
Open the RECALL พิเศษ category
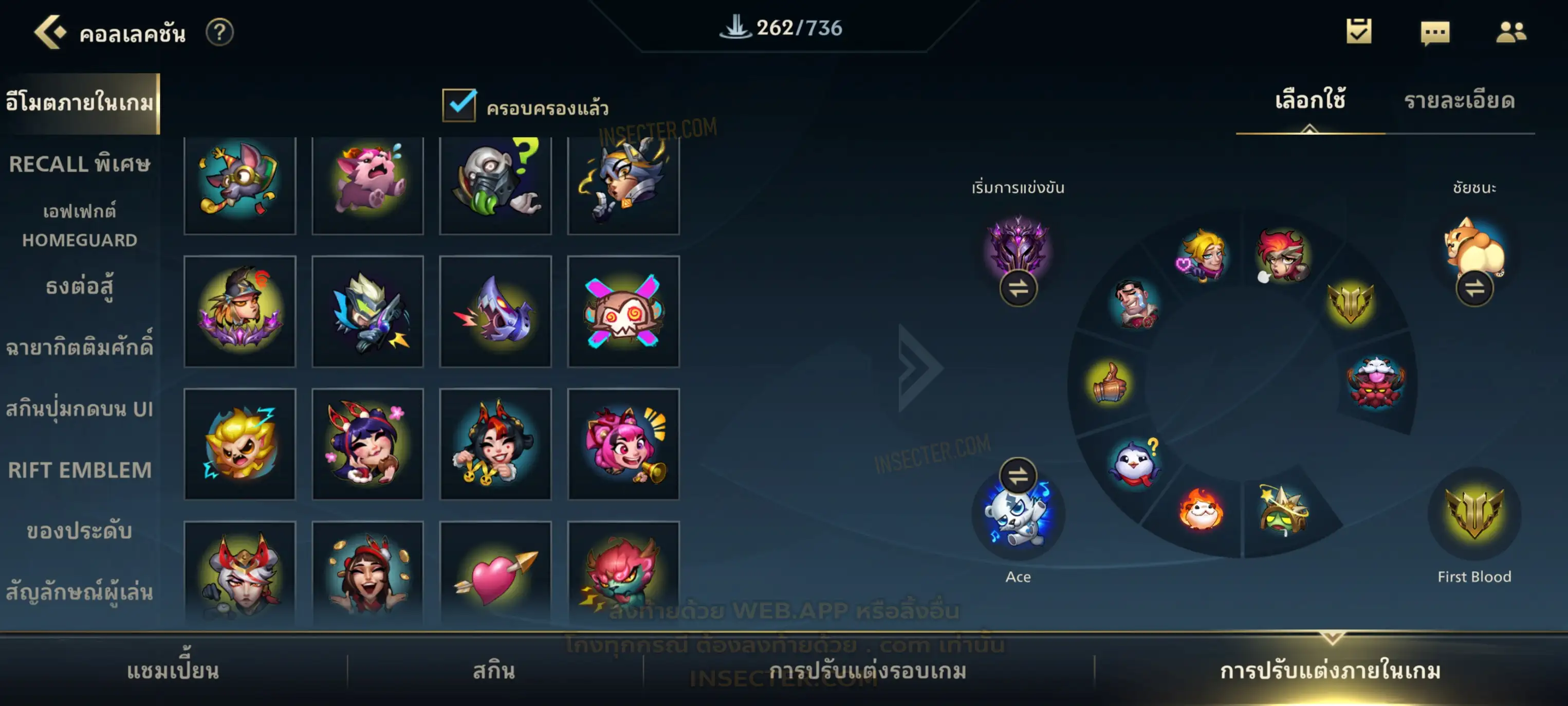(x=80, y=164)
